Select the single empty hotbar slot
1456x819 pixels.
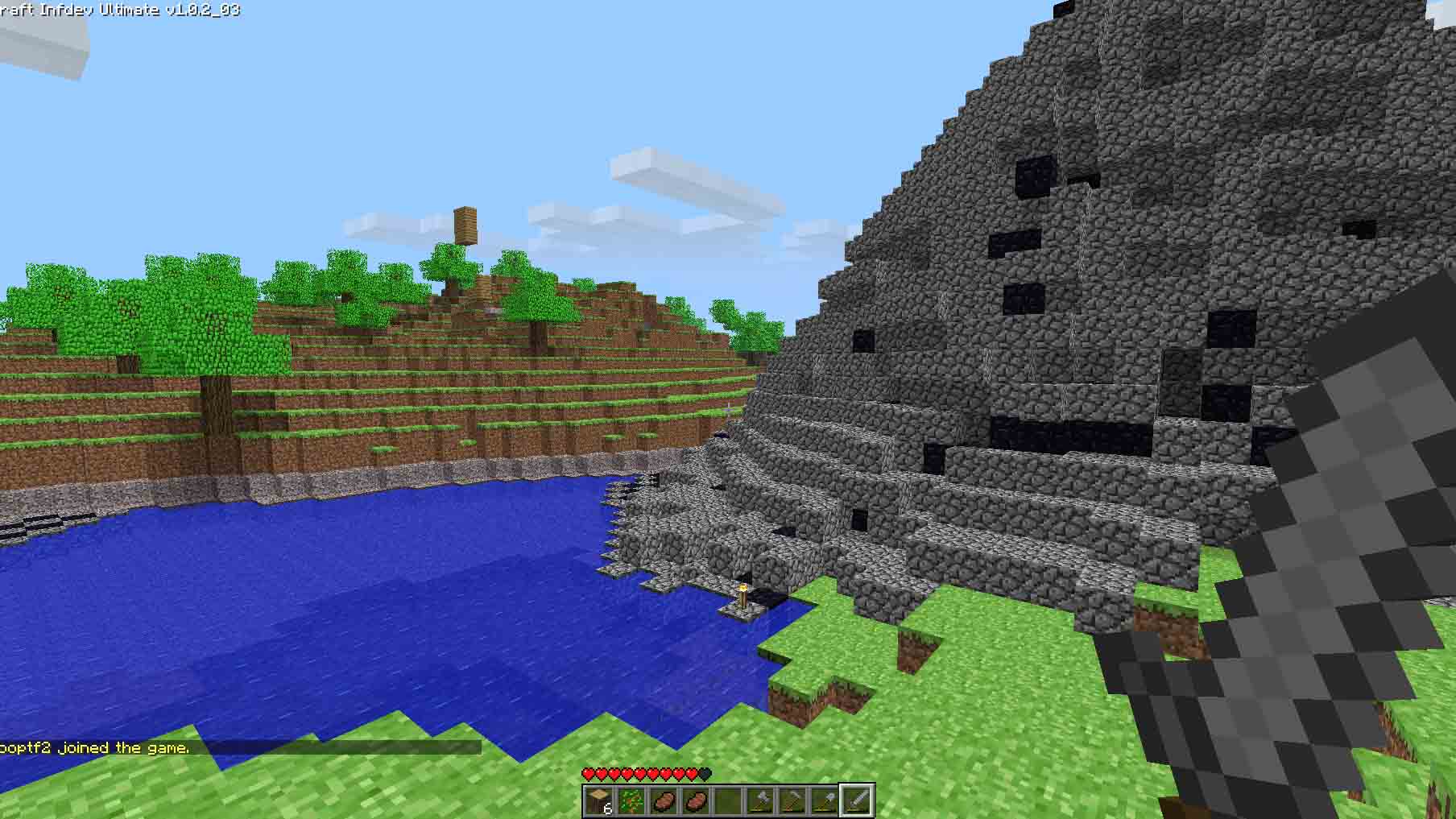click(x=727, y=801)
